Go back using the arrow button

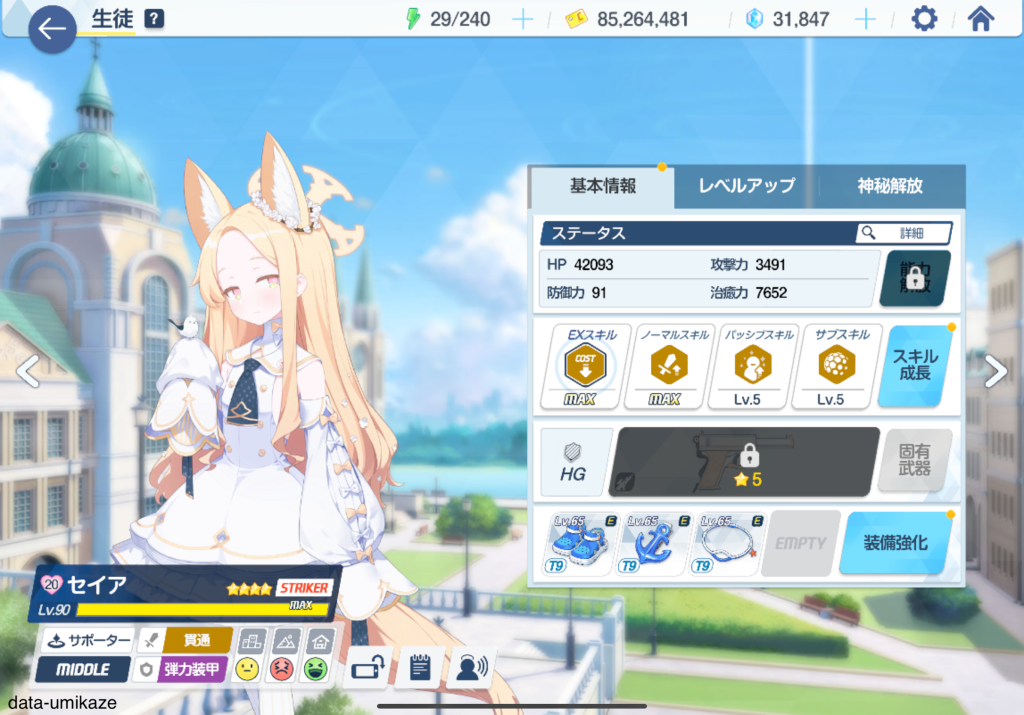(52, 29)
